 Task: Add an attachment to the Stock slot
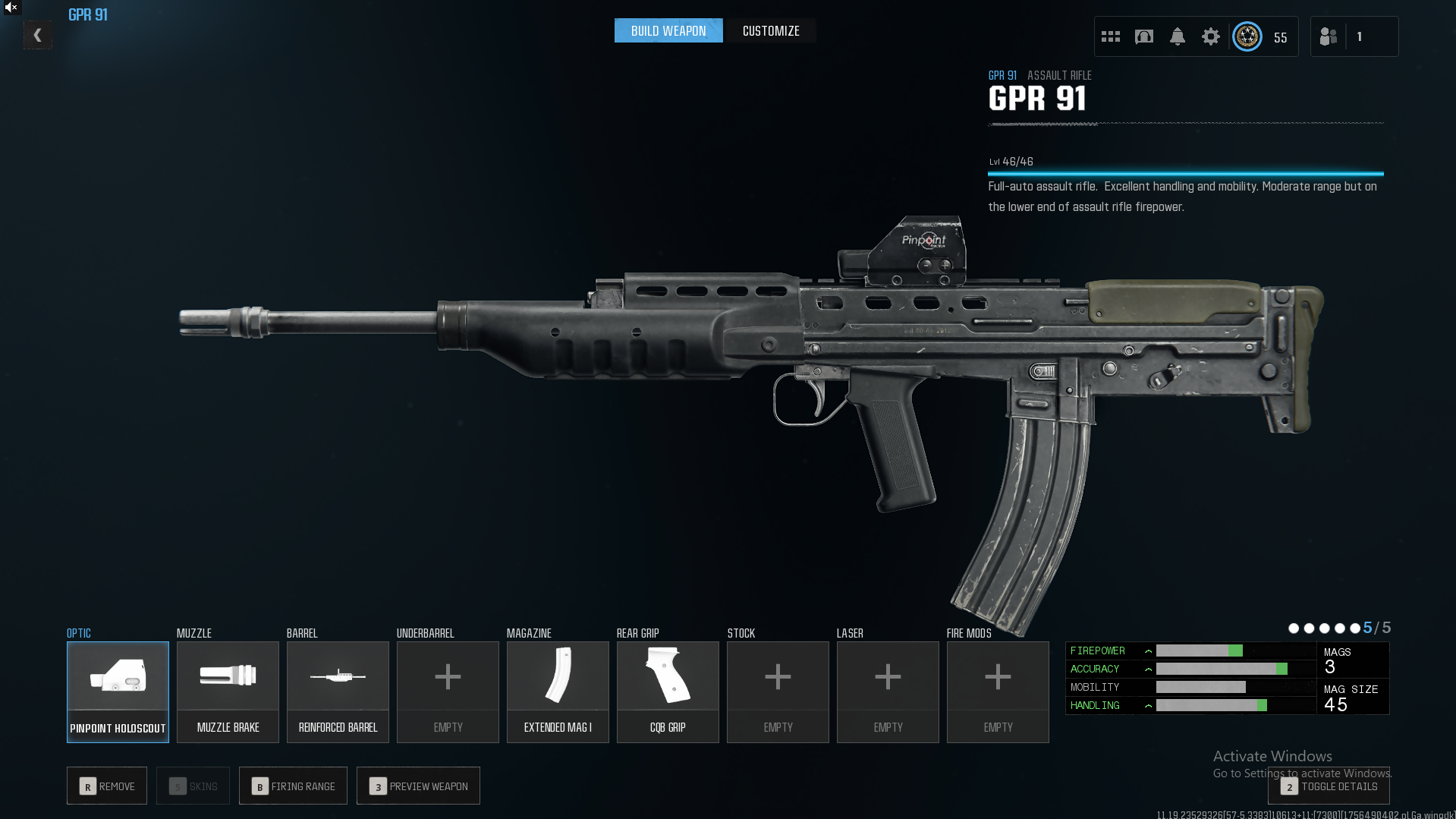click(778, 691)
